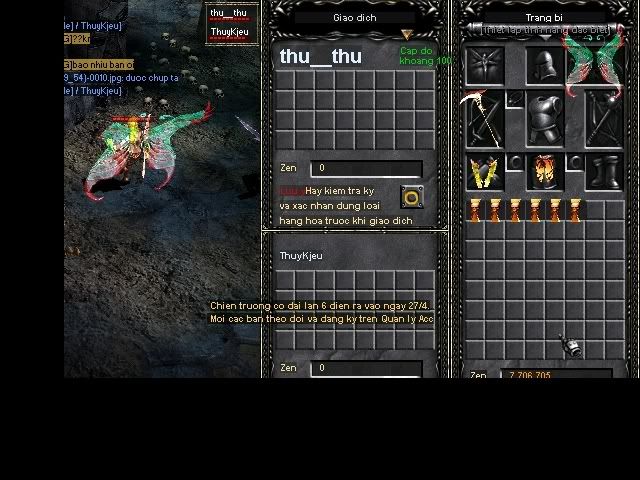Click ThuyKjeu's Zen trade amount field
The image size is (640, 480).
coord(365,368)
